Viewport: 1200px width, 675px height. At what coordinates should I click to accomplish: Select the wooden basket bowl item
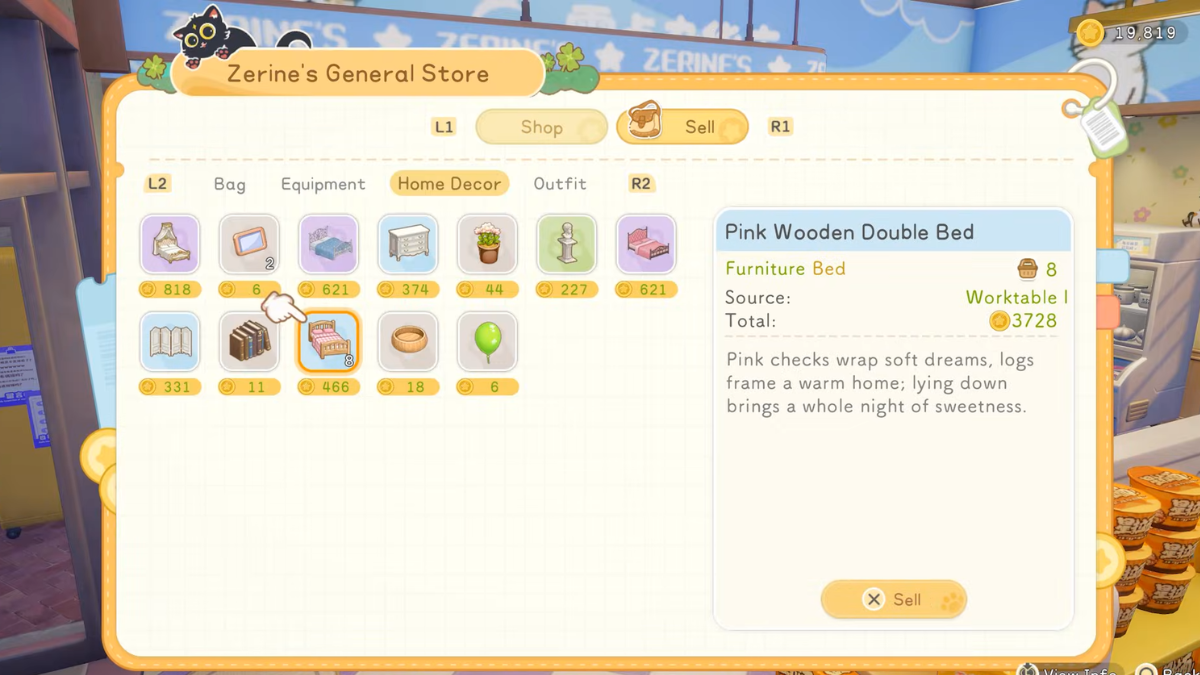coord(408,342)
